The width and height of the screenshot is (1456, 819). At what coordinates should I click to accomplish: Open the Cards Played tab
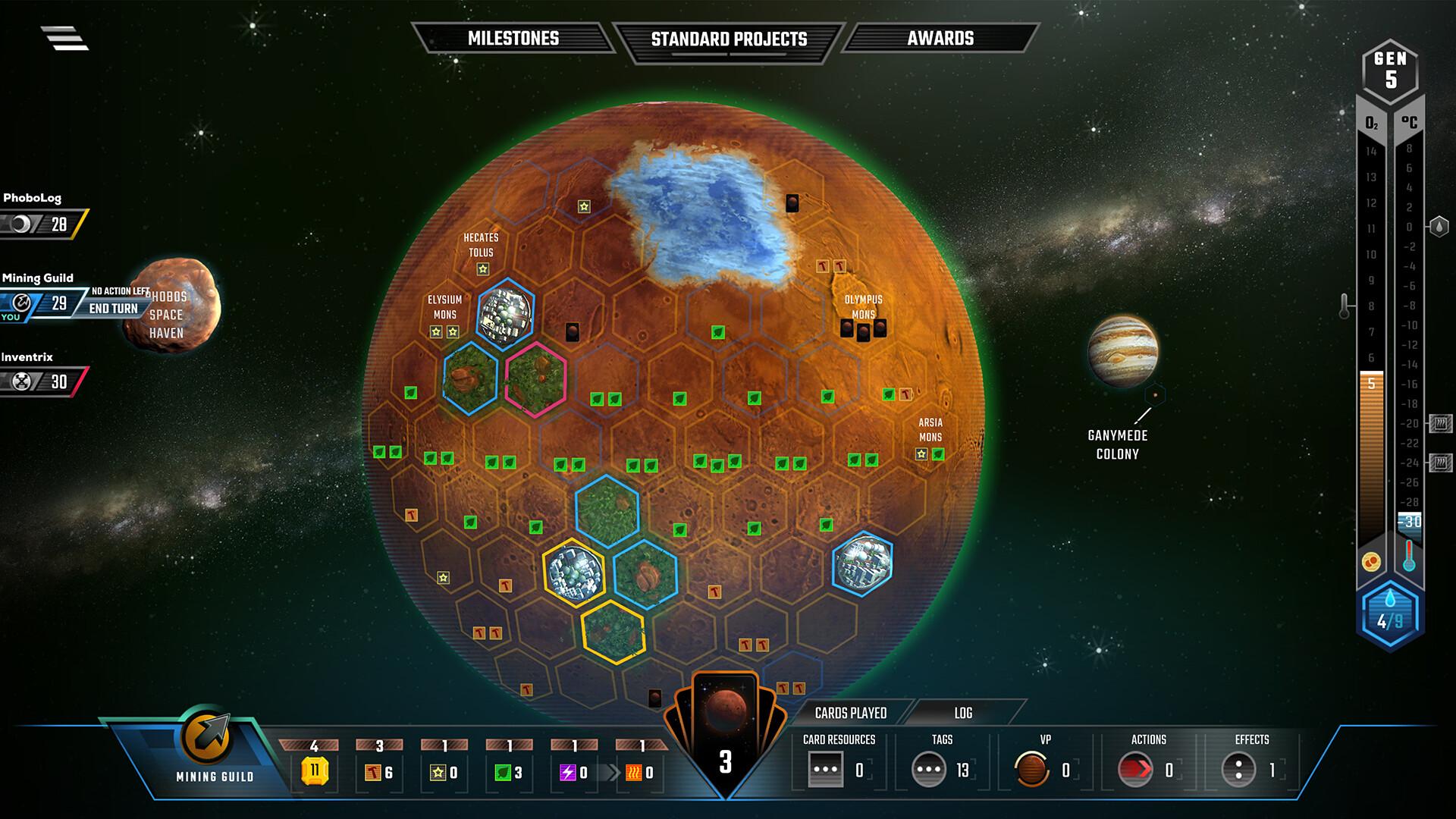pyautogui.click(x=850, y=713)
